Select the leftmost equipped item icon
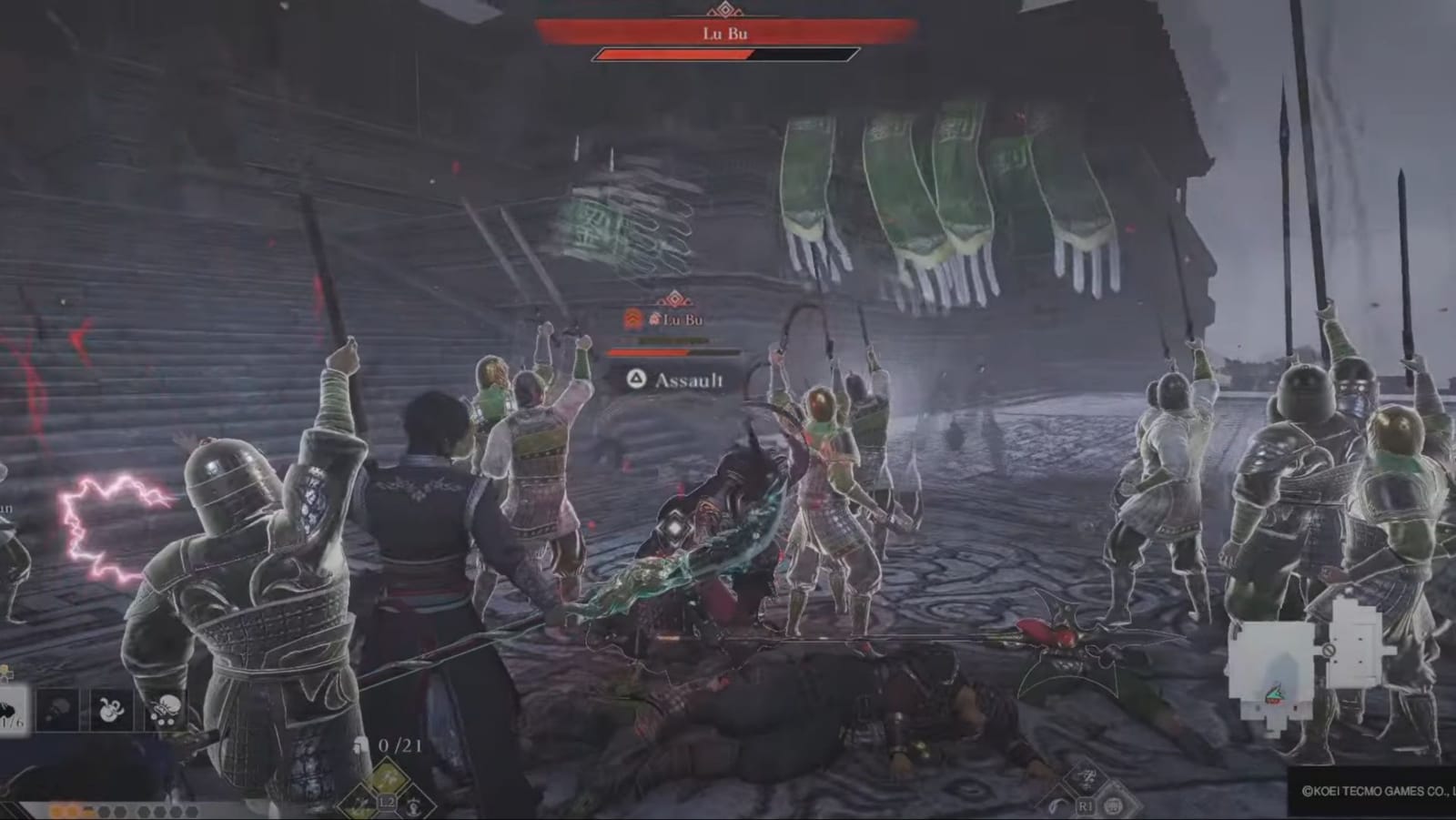Viewport: 1456px width, 820px height. pyautogui.click(x=11, y=709)
